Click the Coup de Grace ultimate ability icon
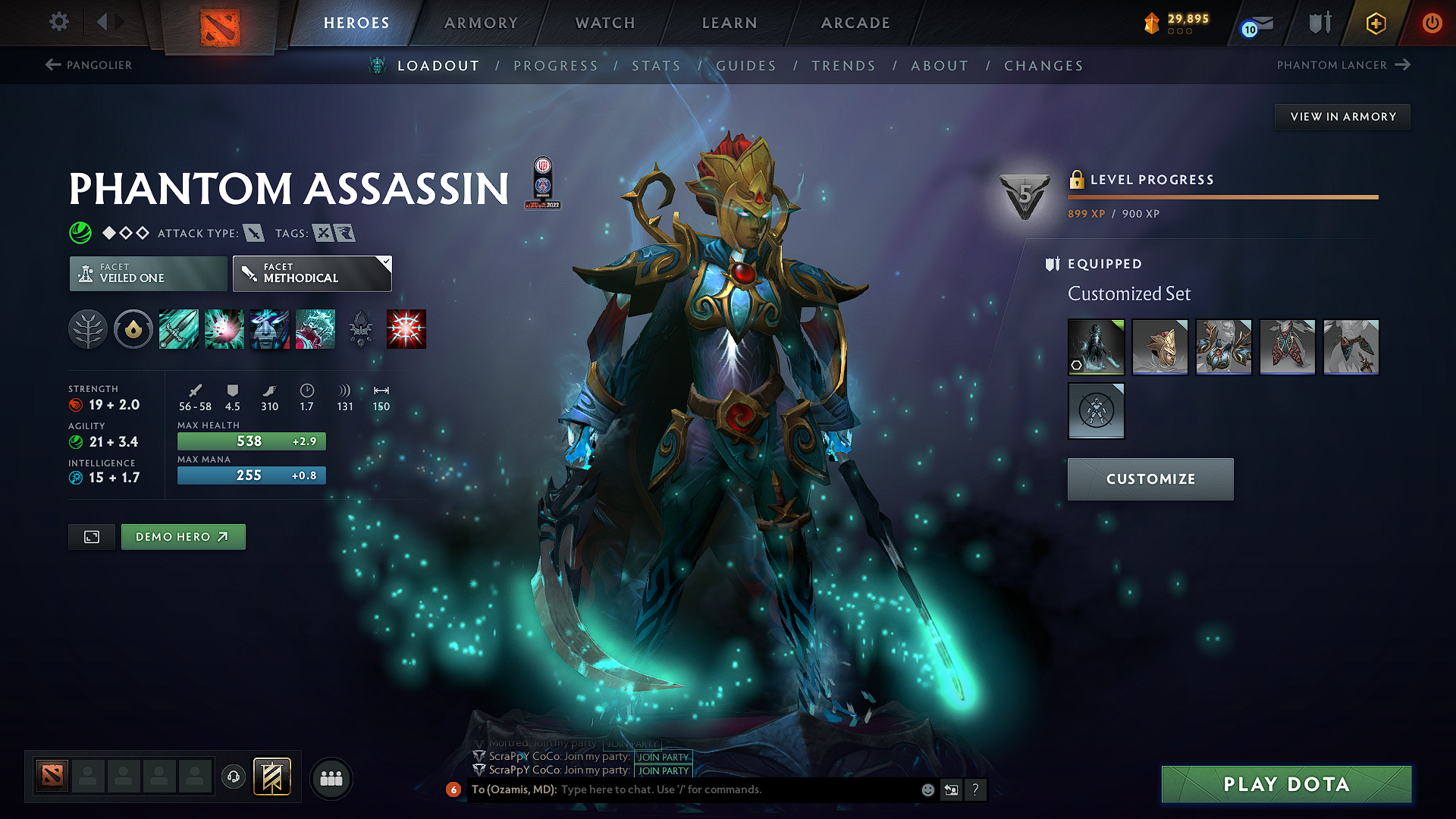The image size is (1456, 819). (x=406, y=329)
